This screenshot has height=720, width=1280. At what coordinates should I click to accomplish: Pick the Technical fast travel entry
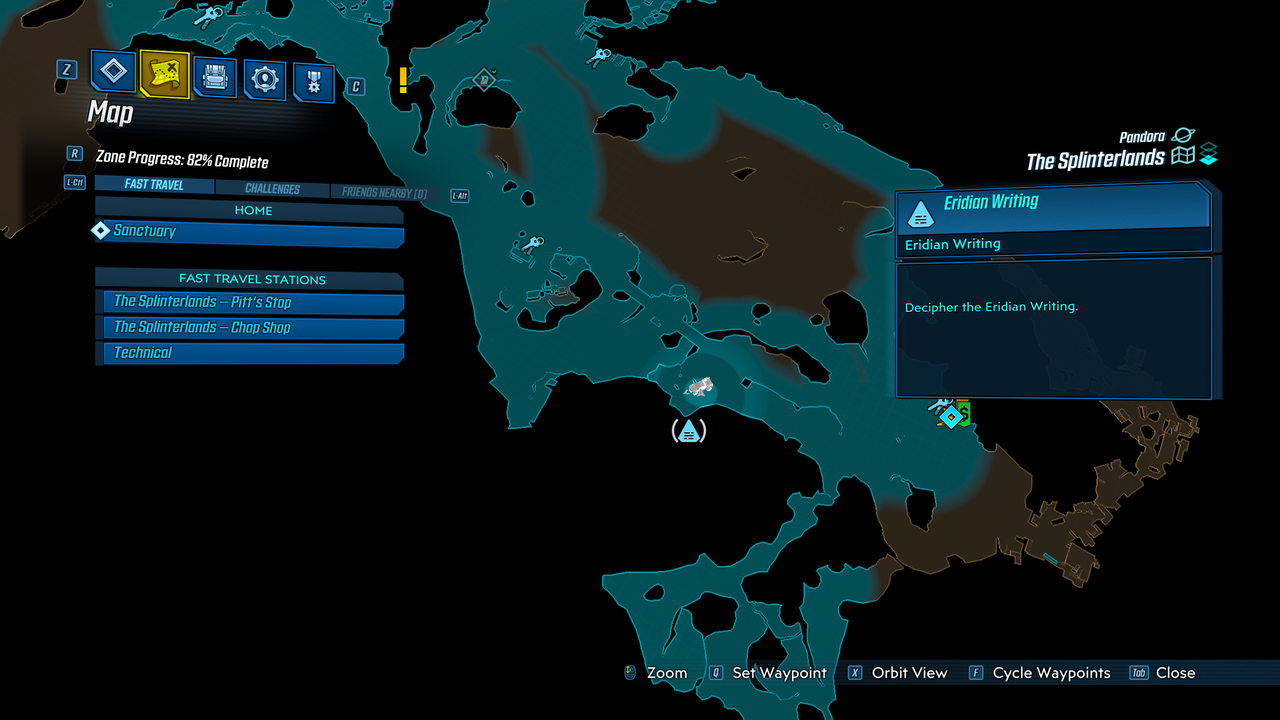pos(250,353)
